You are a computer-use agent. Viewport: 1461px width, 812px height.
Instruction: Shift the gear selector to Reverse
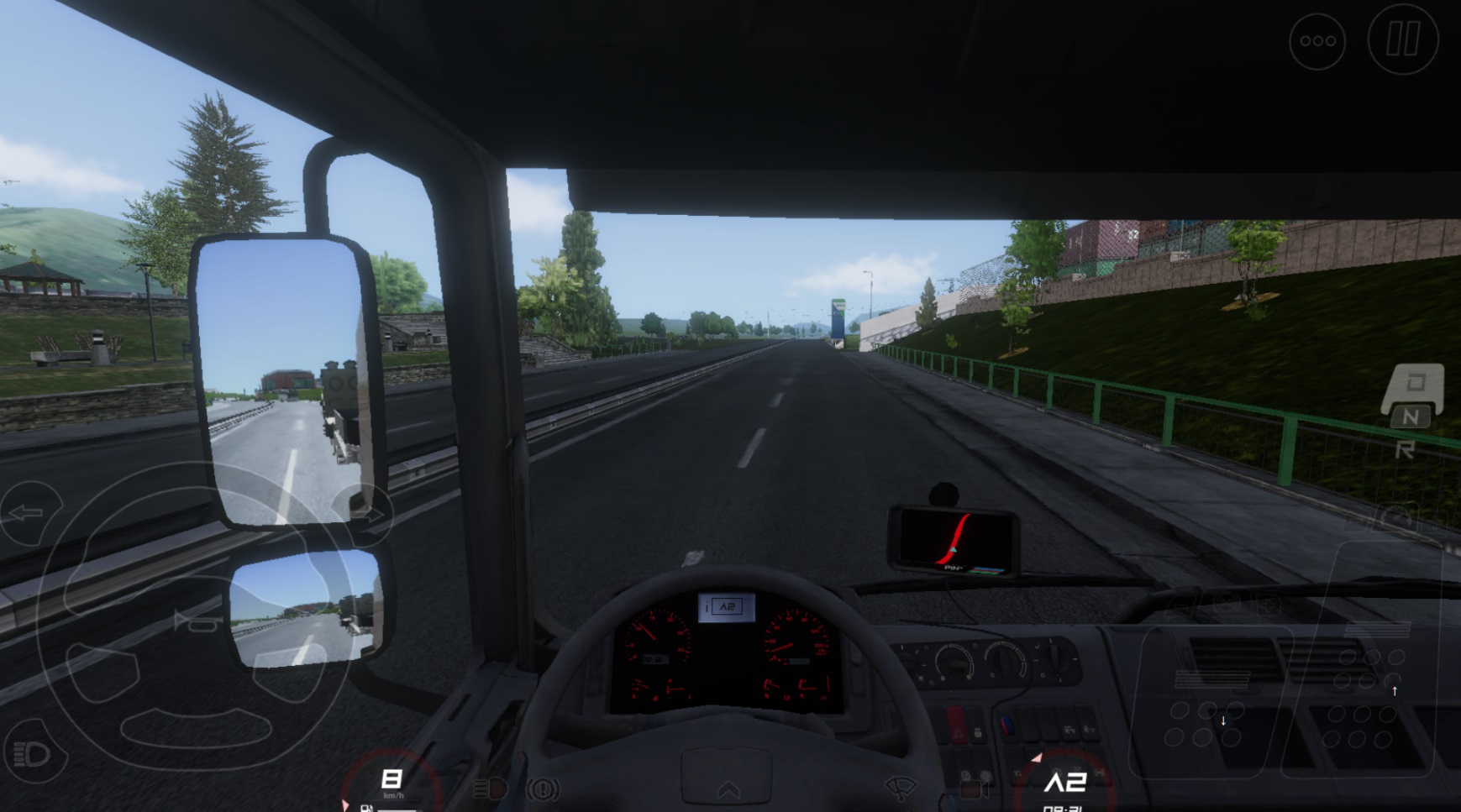click(x=1405, y=451)
